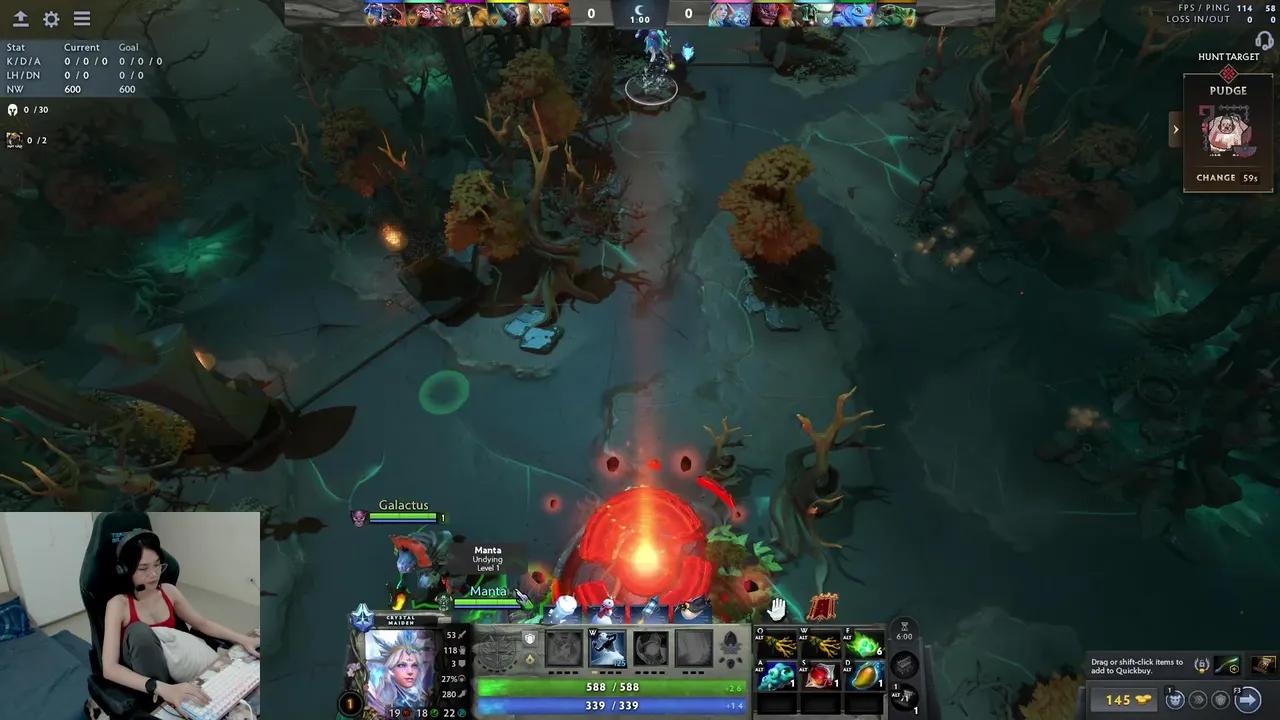This screenshot has width=1280, height=720.
Task: Click the green health bar showing 588/588
Action: [610, 687]
